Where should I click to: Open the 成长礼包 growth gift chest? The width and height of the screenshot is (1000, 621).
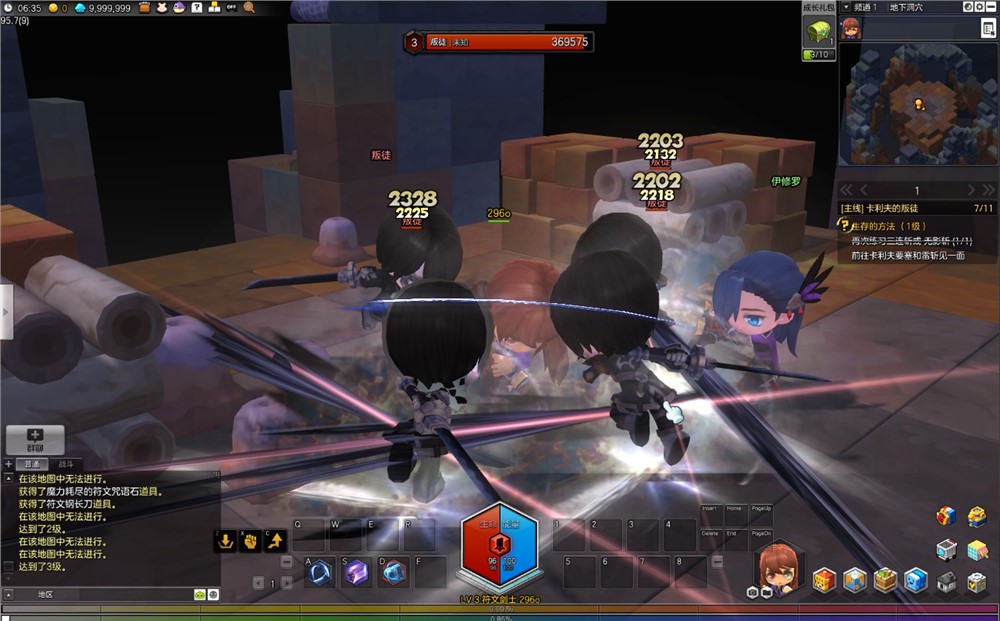[817, 31]
